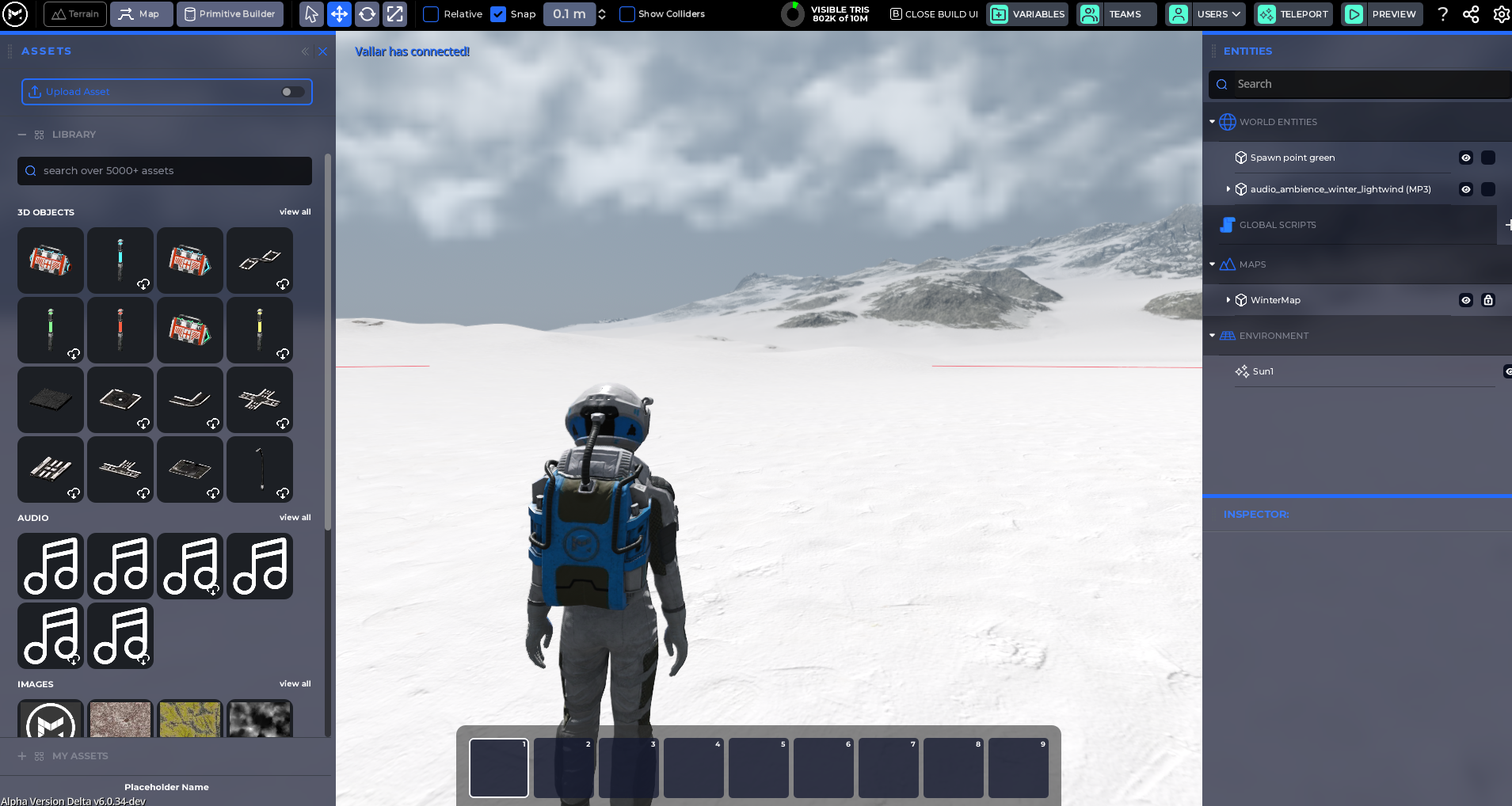
Task: Open the TEAMS panel
Action: tap(1116, 13)
